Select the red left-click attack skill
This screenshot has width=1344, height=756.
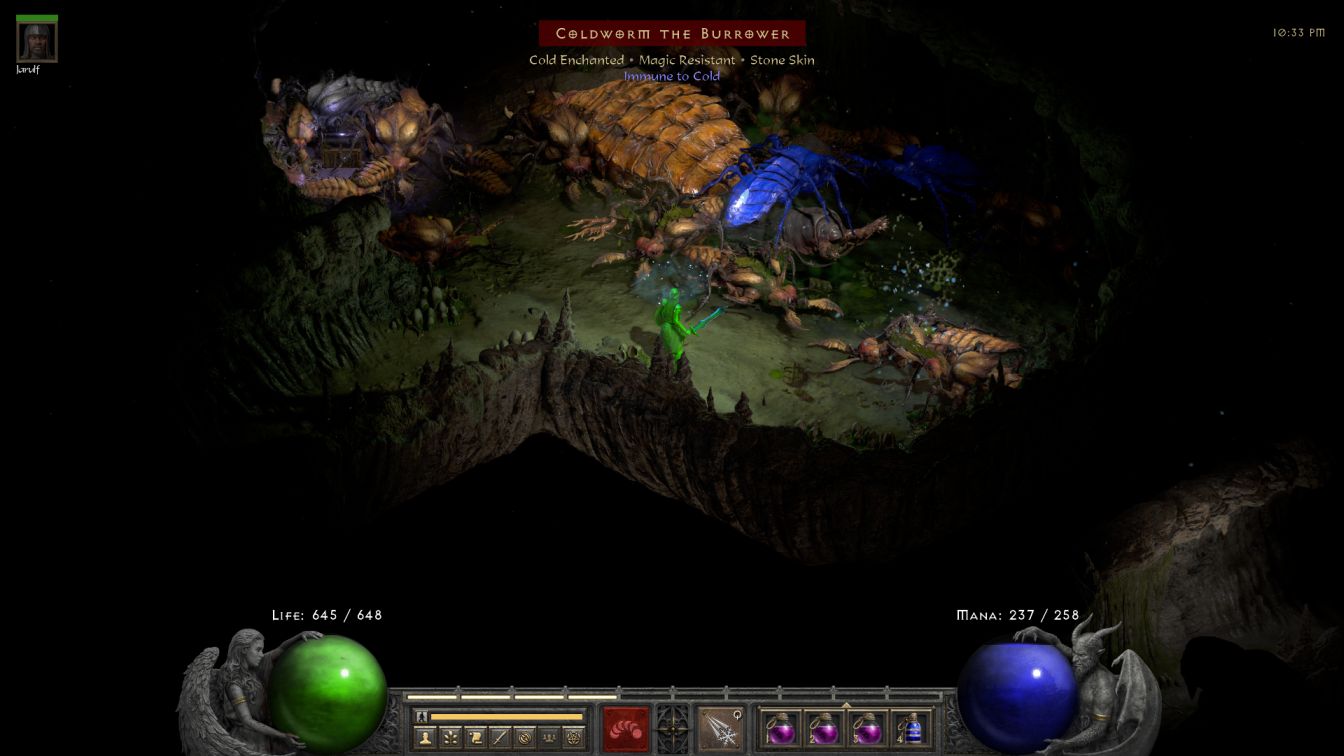click(x=626, y=728)
